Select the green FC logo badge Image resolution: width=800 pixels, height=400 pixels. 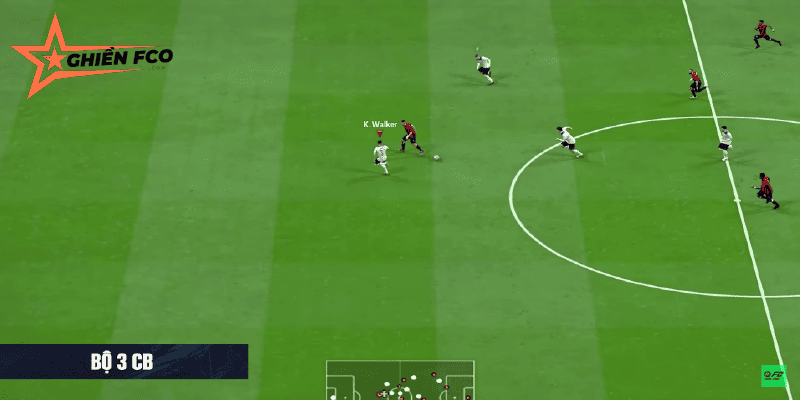click(773, 376)
